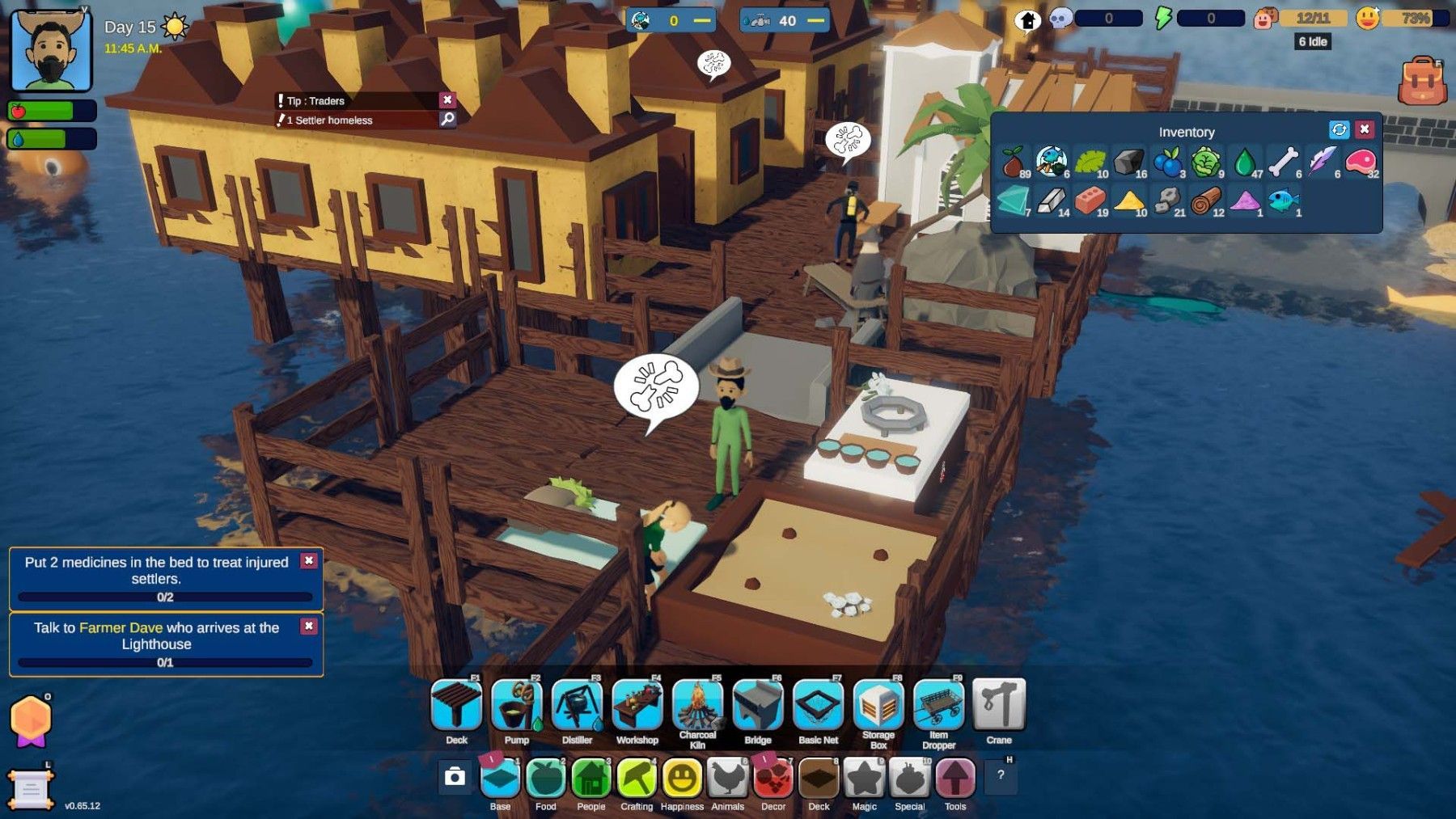
Task: Close the Inventory panel
Action: [x=1365, y=129]
